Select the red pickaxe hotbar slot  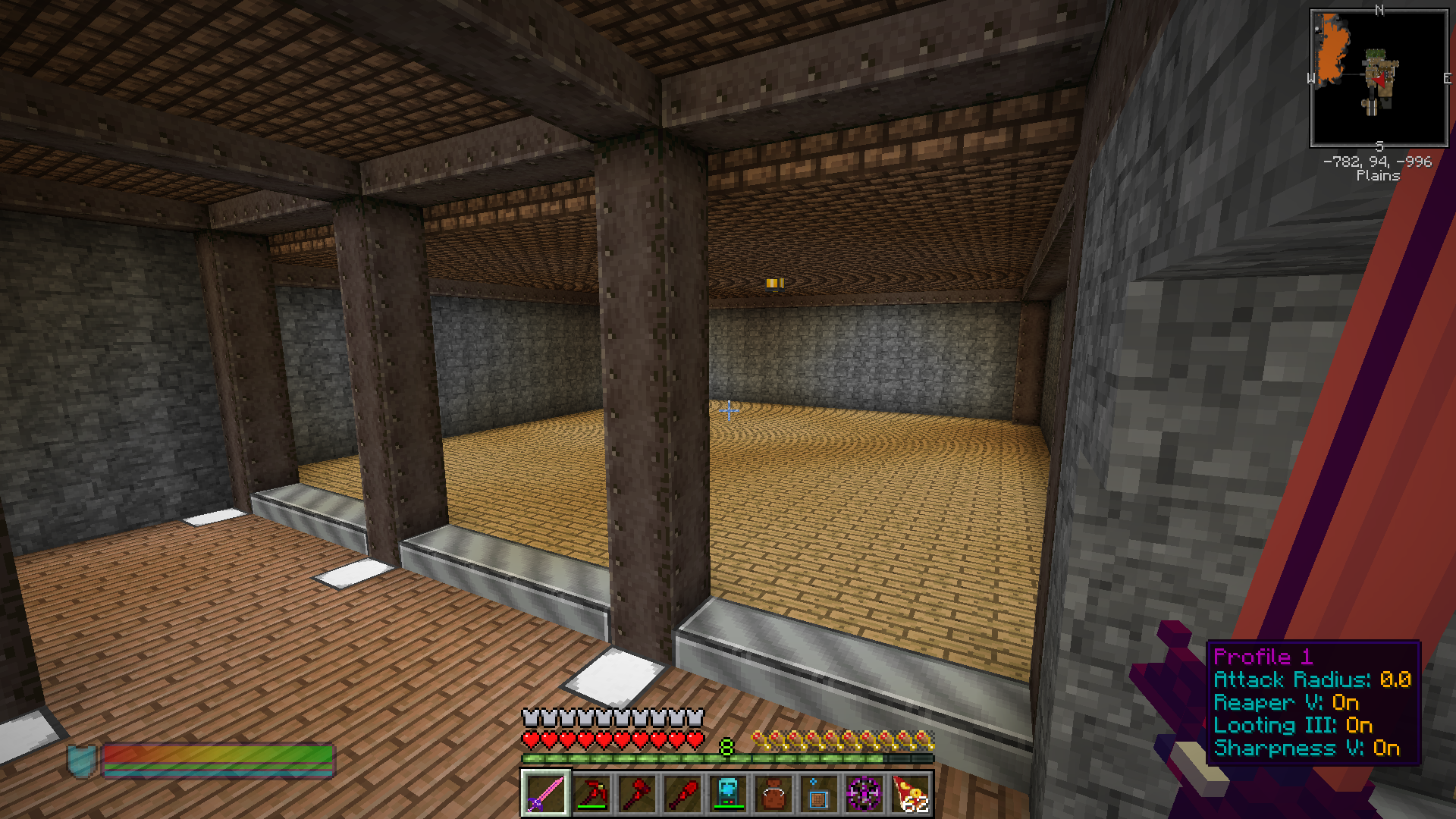[x=591, y=793]
